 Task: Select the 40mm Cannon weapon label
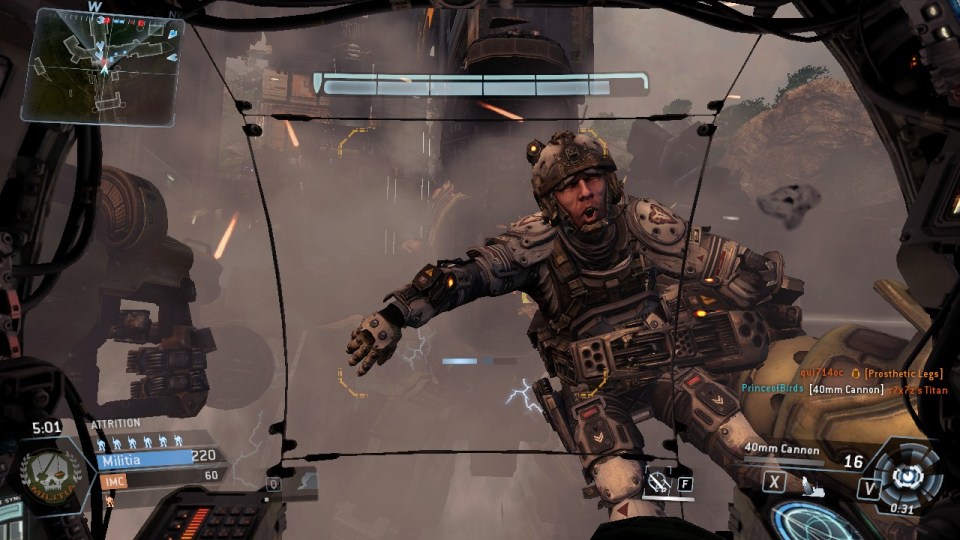[x=782, y=451]
